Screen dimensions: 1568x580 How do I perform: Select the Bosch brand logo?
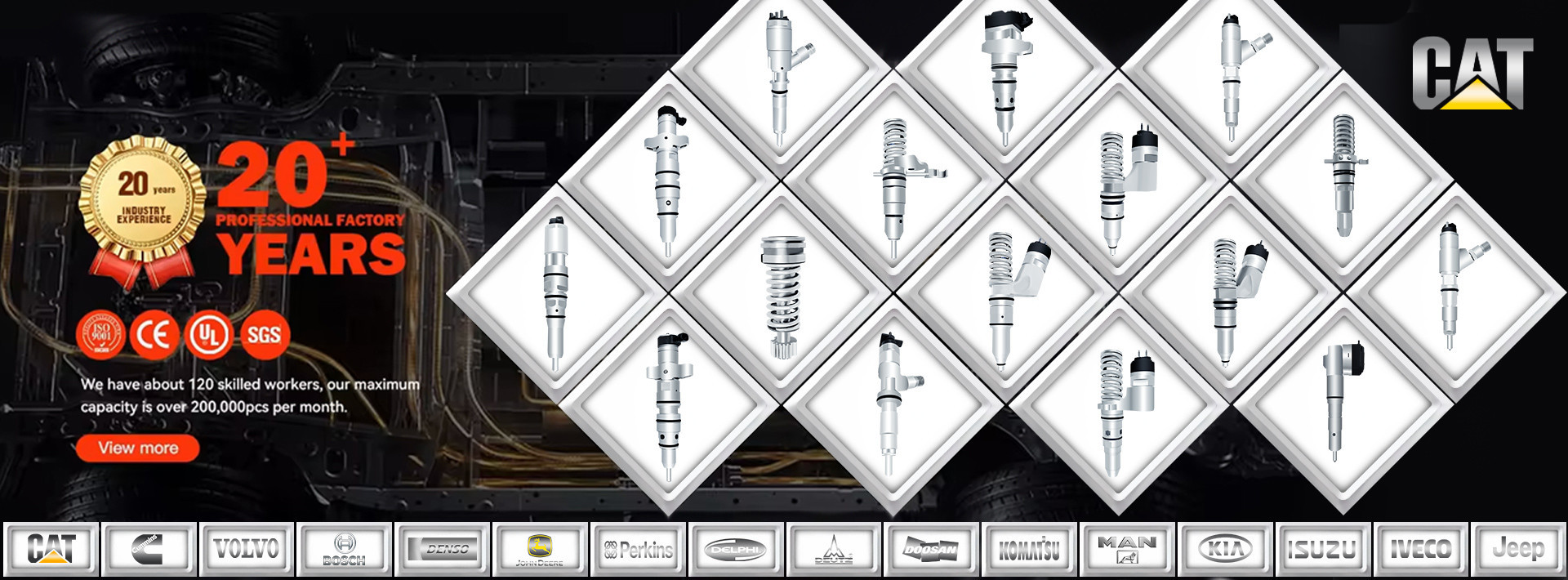pyautogui.click(x=344, y=549)
